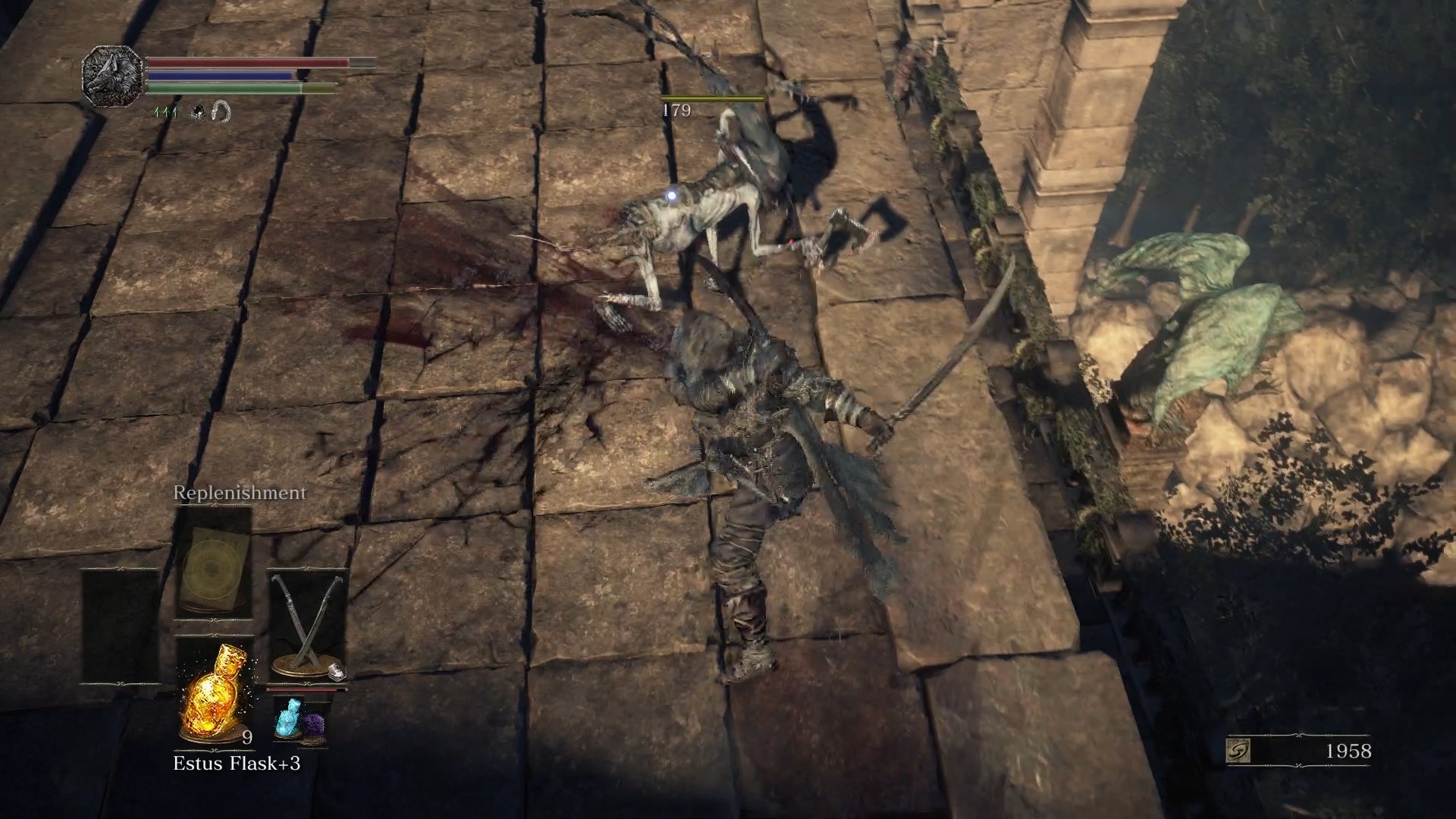This screenshot has height=819, width=1456.
Task: Select the Replenishment spell name label
Action: point(240,493)
